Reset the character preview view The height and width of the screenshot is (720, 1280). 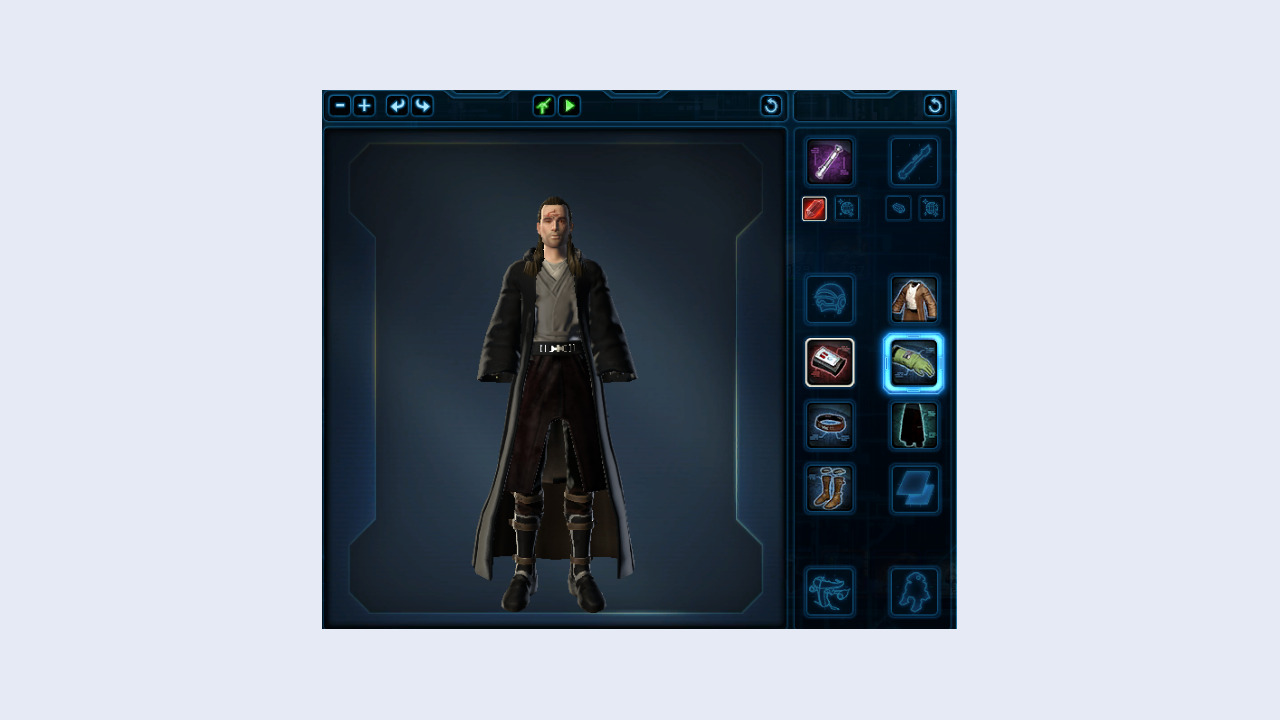pyautogui.click(x=771, y=106)
